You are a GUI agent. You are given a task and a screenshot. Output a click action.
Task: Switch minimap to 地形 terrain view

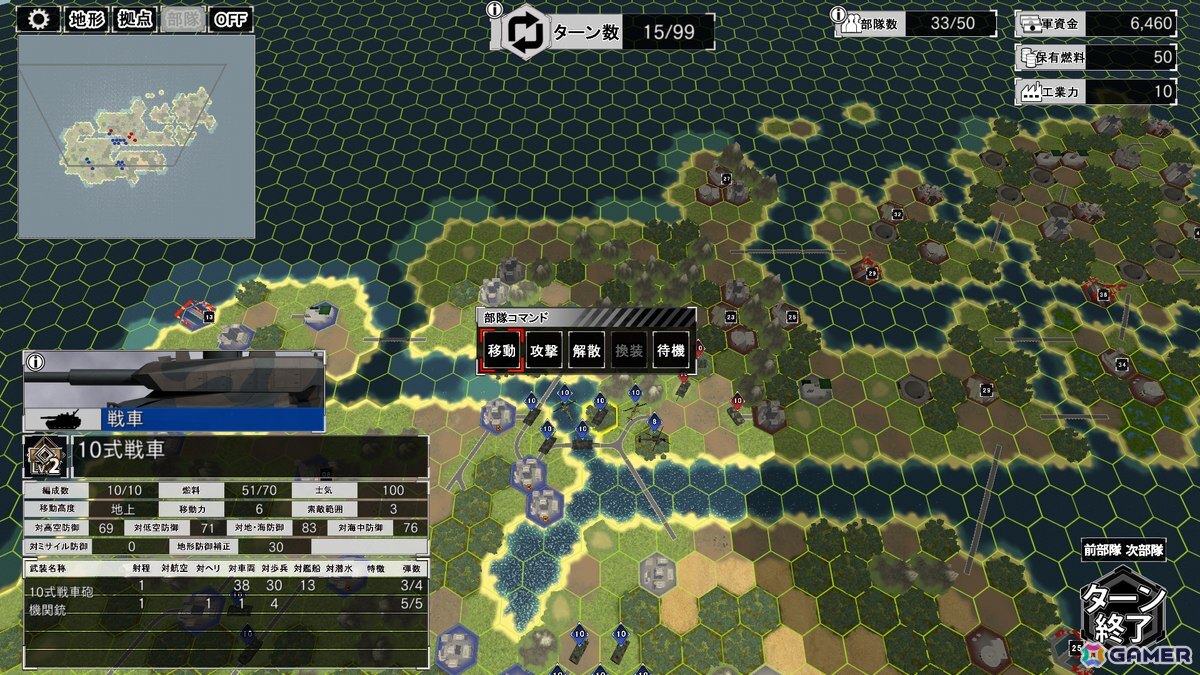(x=88, y=19)
